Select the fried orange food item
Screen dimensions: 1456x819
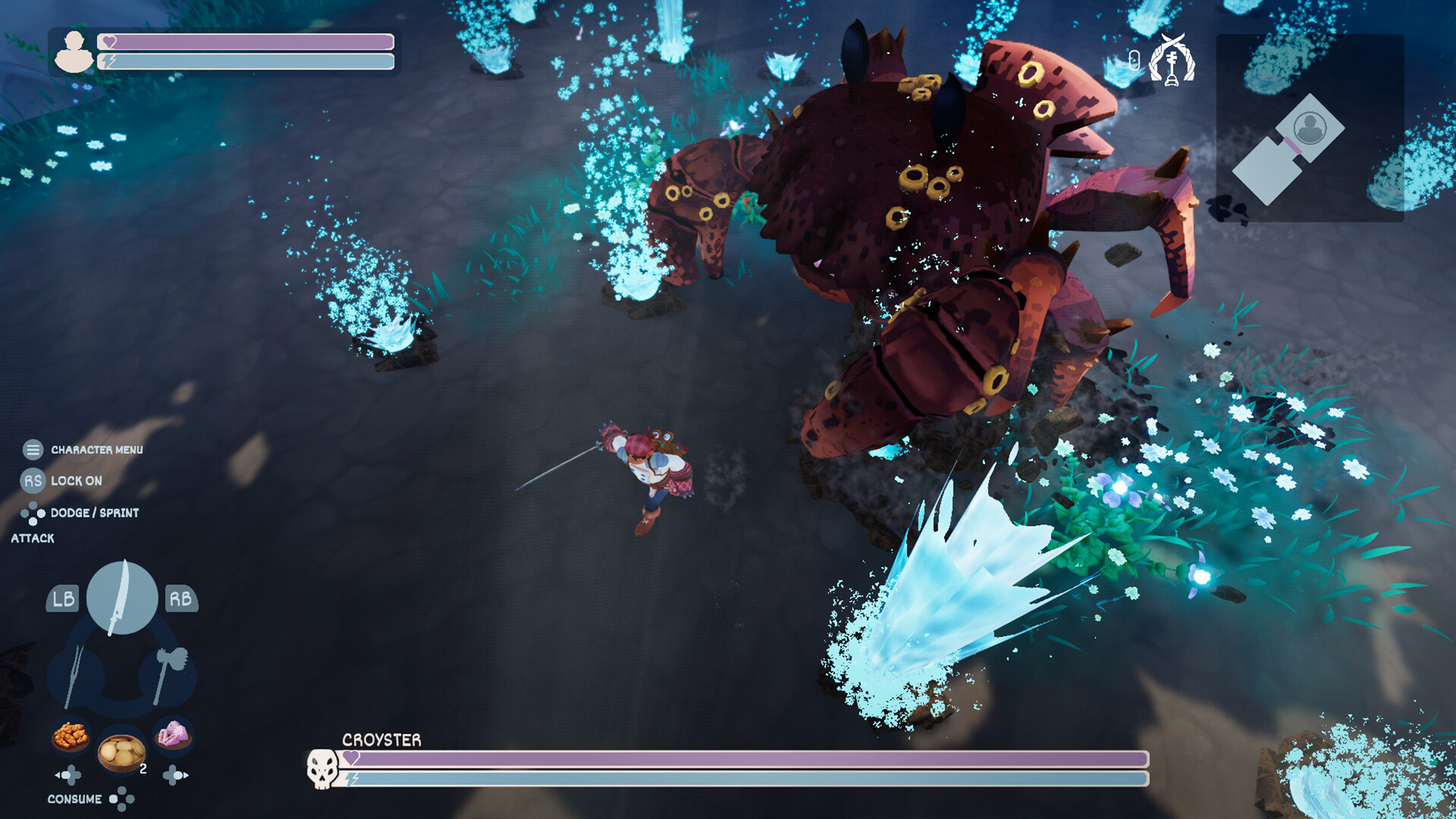[71, 735]
